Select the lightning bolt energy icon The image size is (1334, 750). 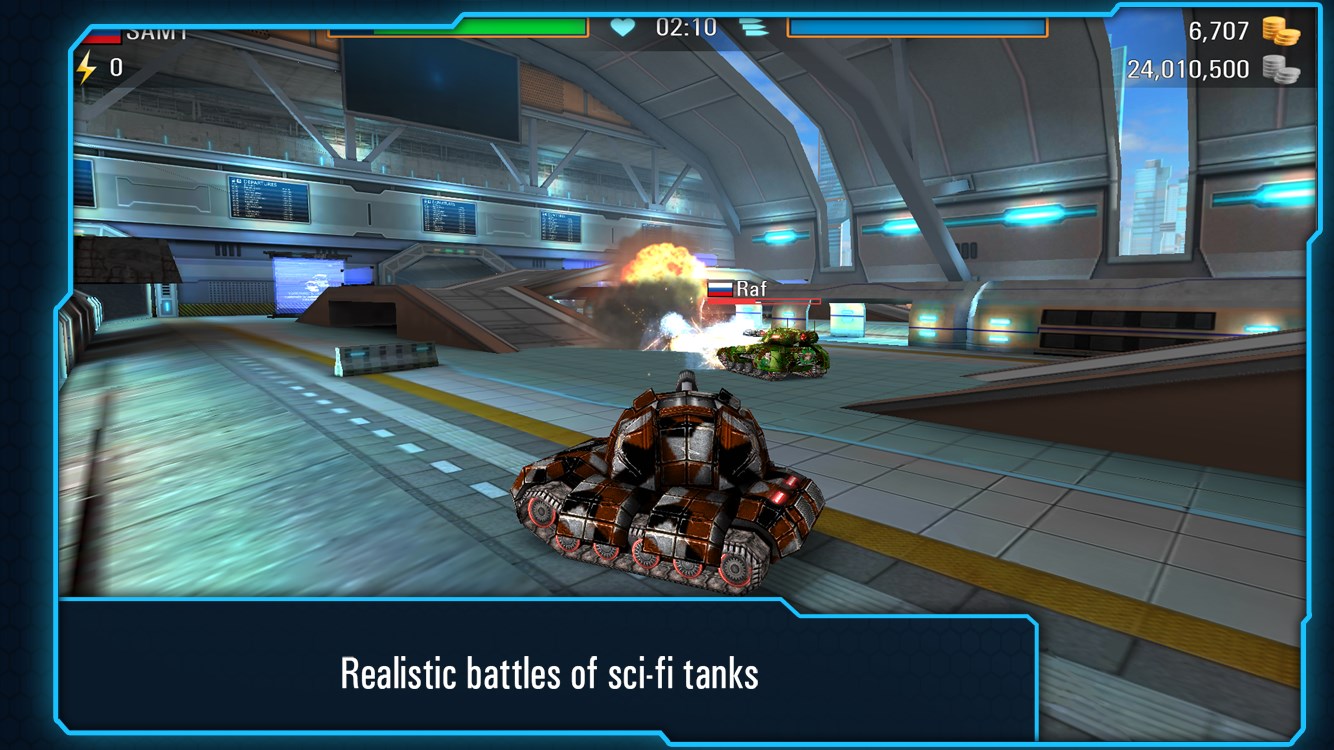point(88,68)
